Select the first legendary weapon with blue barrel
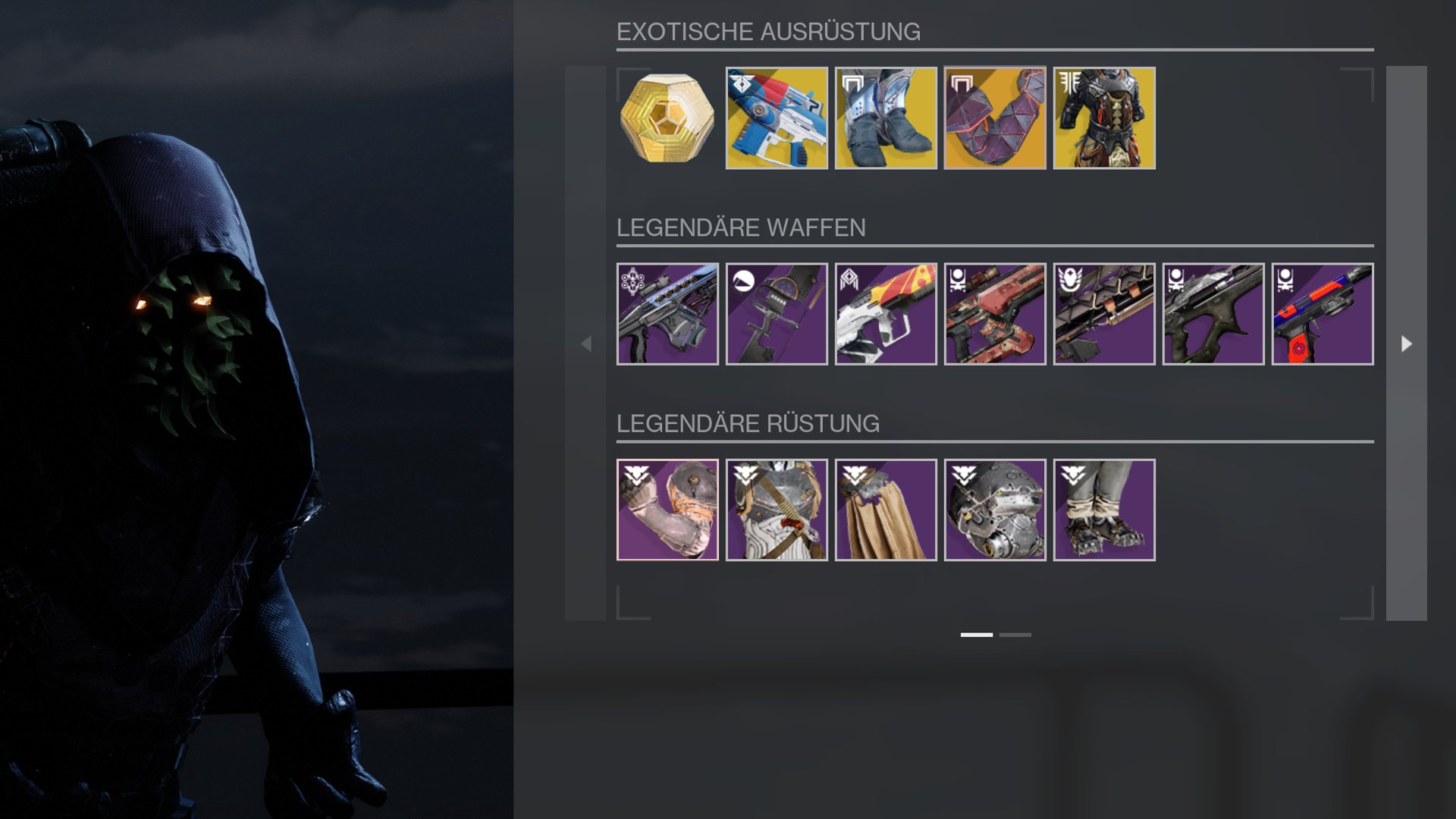Image resolution: width=1456 pixels, height=819 pixels. click(667, 314)
